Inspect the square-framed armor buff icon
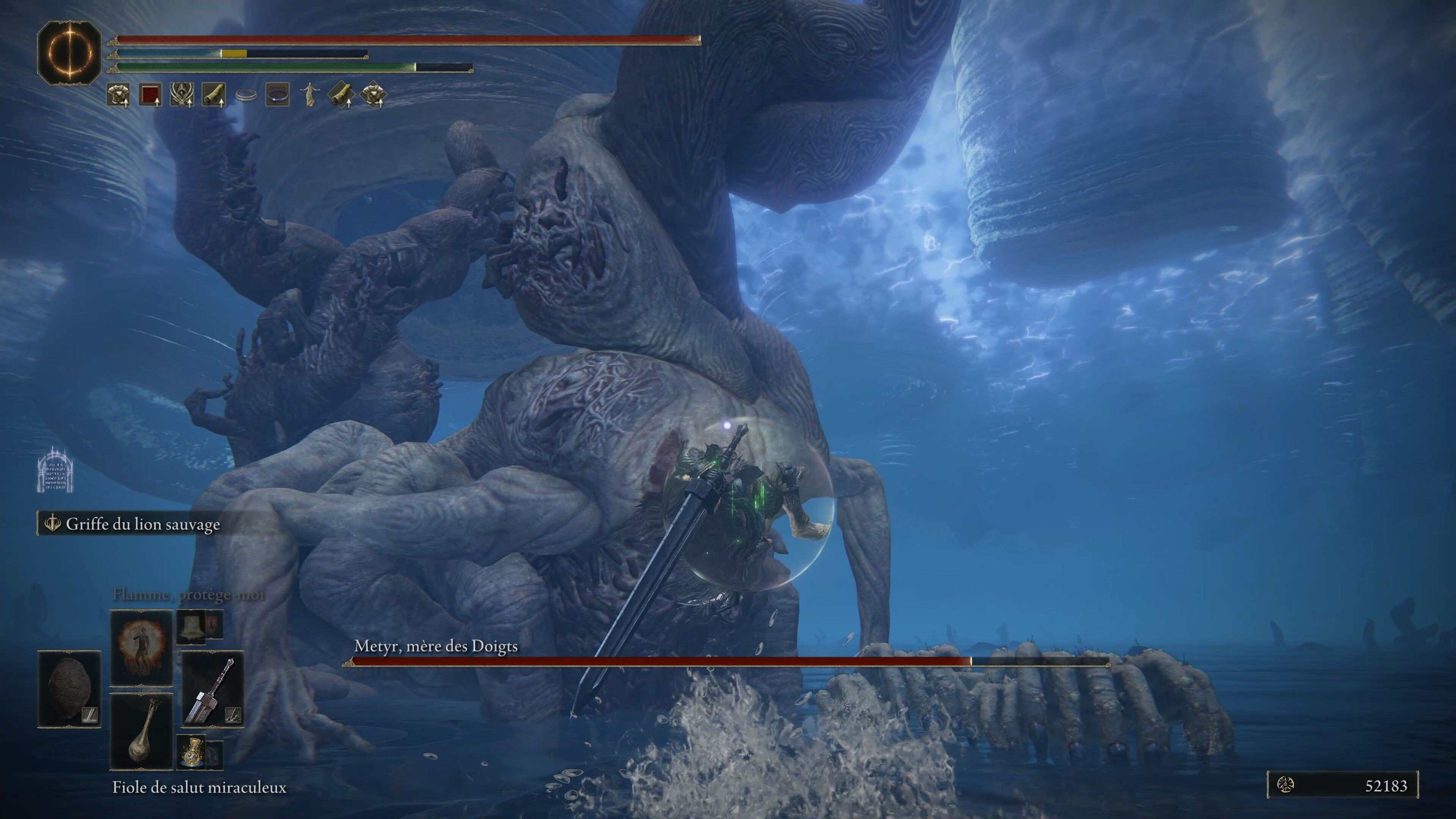This screenshot has width=1456, height=819. (x=118, y=94)
